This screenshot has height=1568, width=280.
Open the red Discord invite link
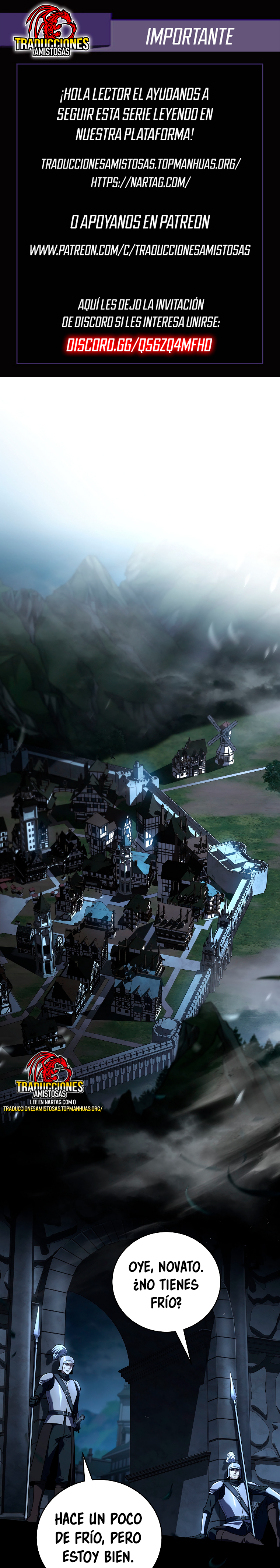139,345
